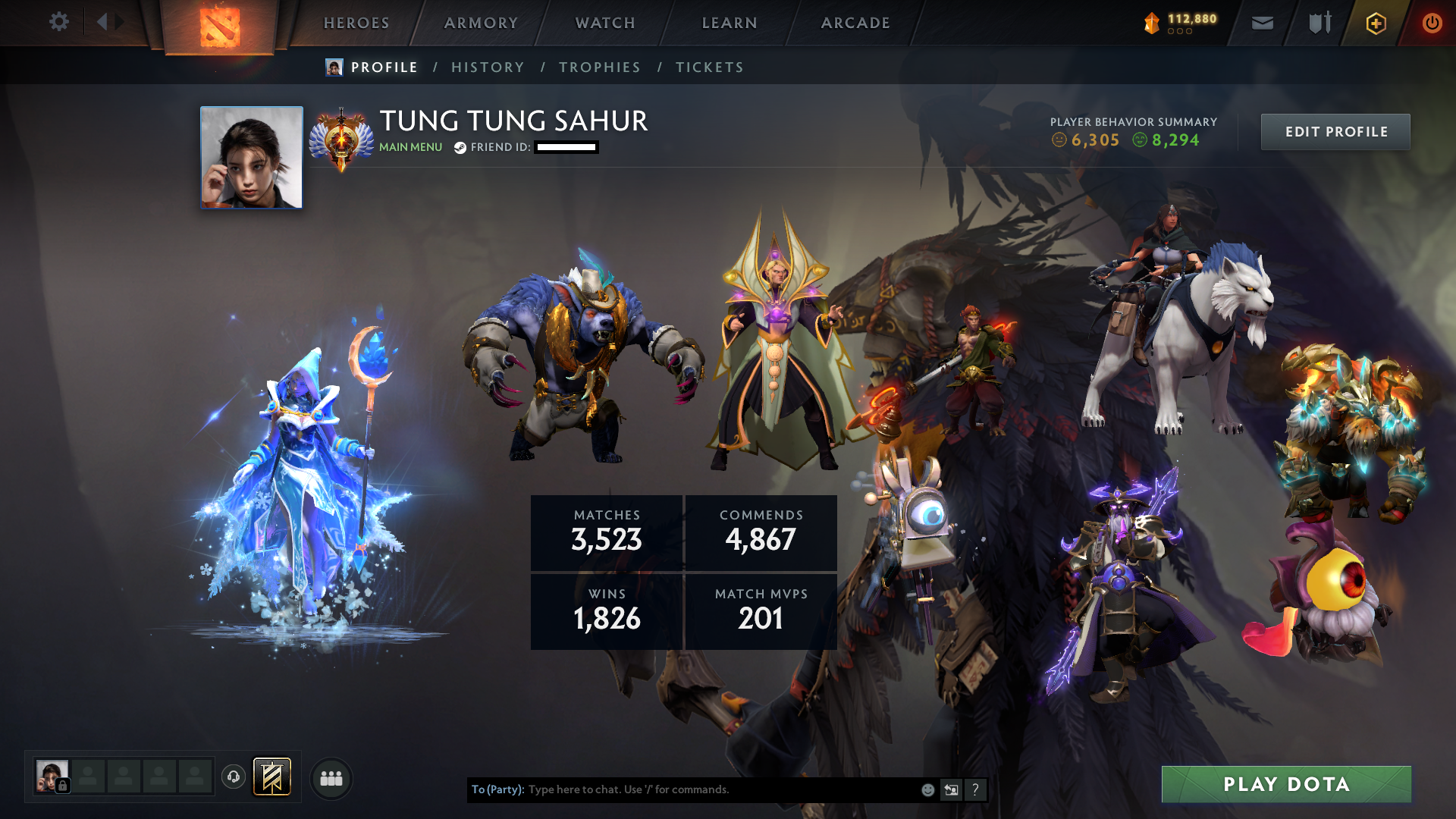Open the mail notifications icon
This screenshot has width=1456, height=819.
(1263, 23)
